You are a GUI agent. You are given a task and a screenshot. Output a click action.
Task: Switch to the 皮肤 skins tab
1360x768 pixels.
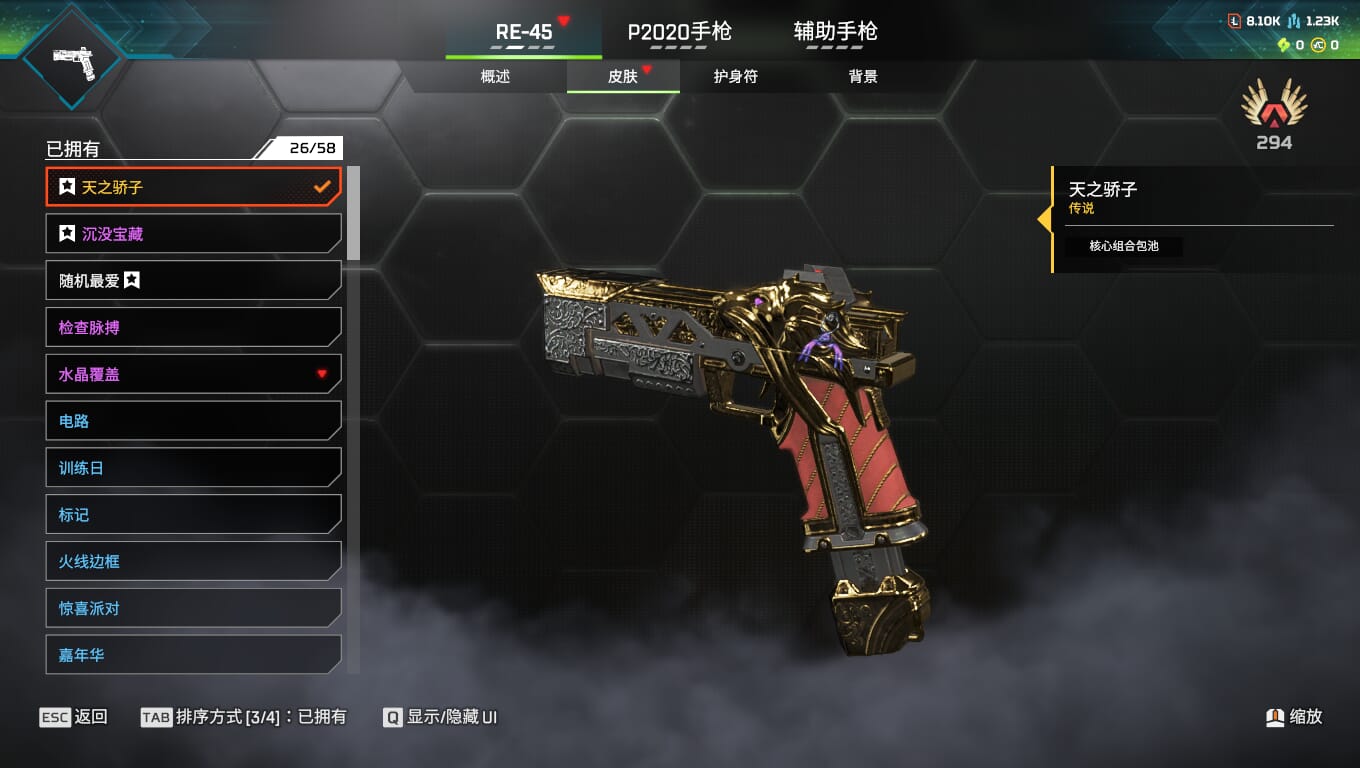(x=623, y=77)
